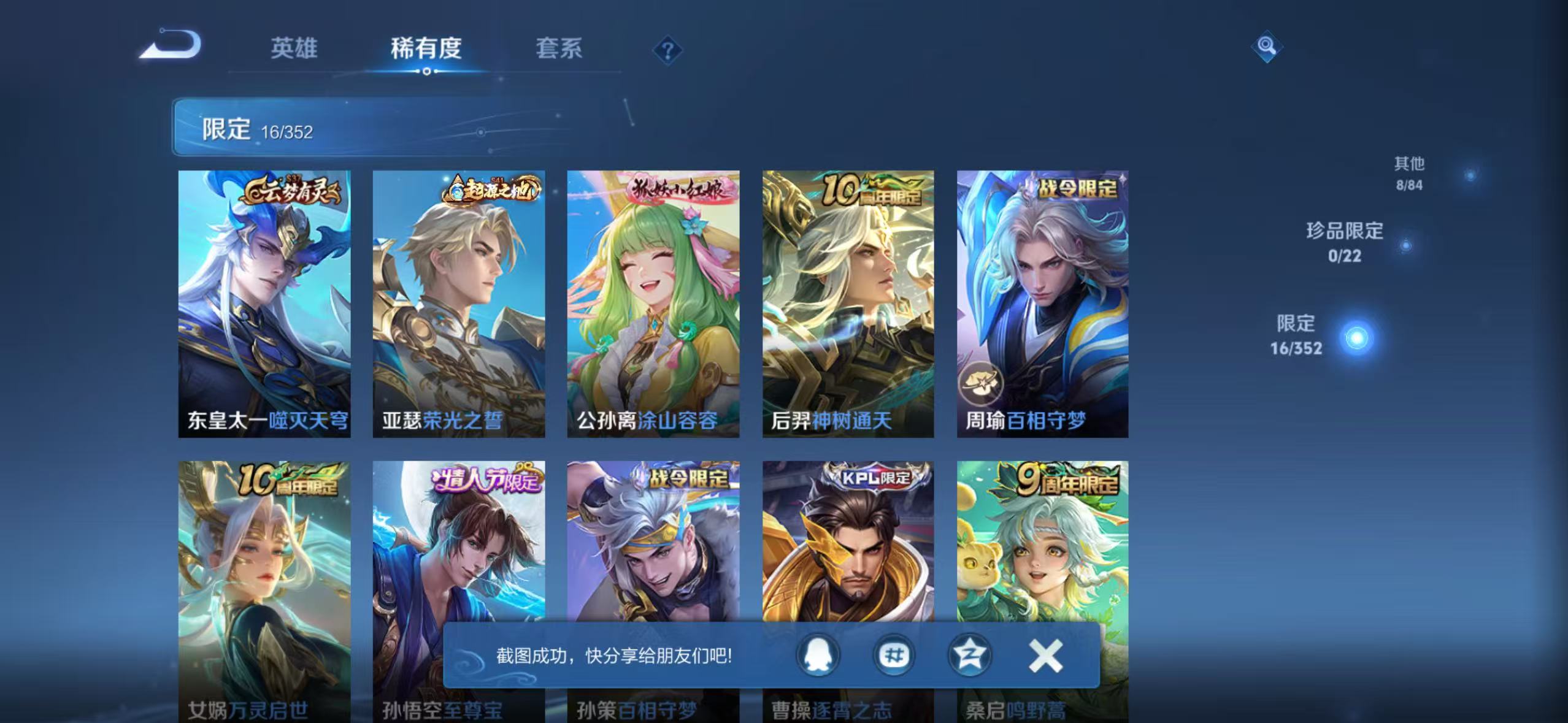Dismiss the screenshot share notification with X

(1047, 655)
